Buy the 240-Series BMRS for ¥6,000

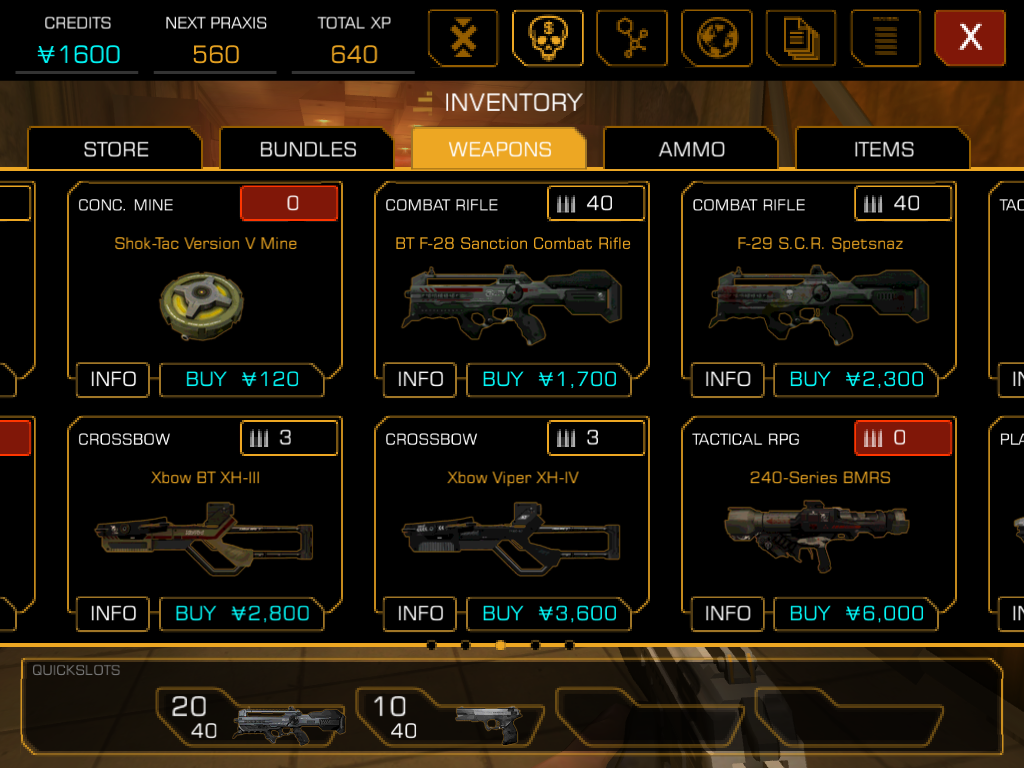click(x=856, y=614)
